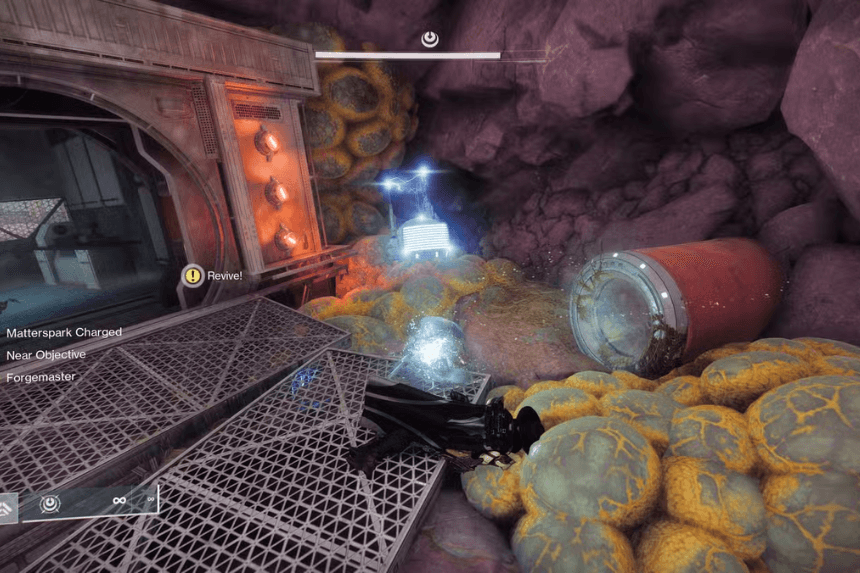Select the Matterspark icon above the top bar

430,39
